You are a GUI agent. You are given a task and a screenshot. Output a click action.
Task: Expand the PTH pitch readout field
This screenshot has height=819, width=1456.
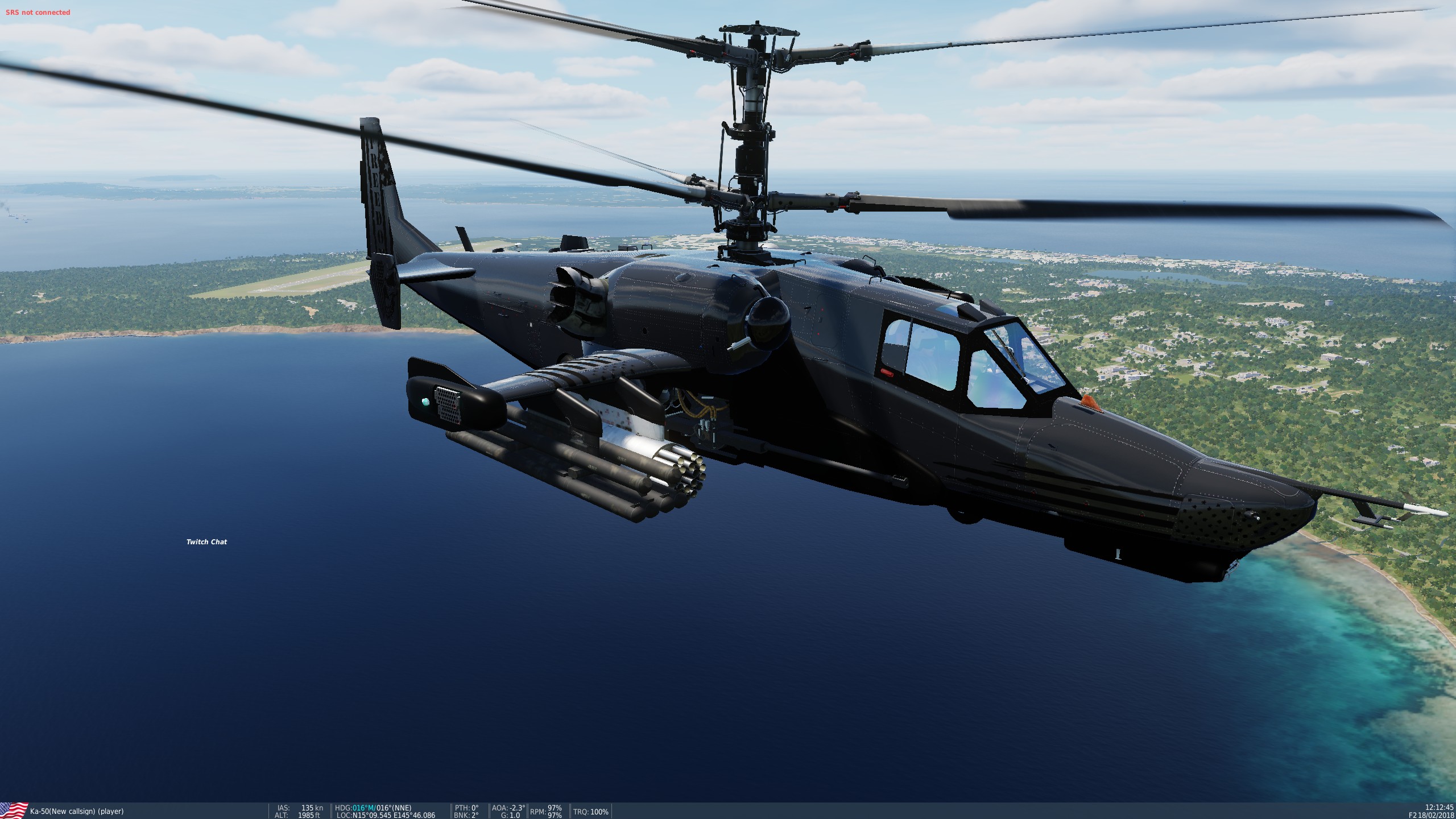coord(465,808)
